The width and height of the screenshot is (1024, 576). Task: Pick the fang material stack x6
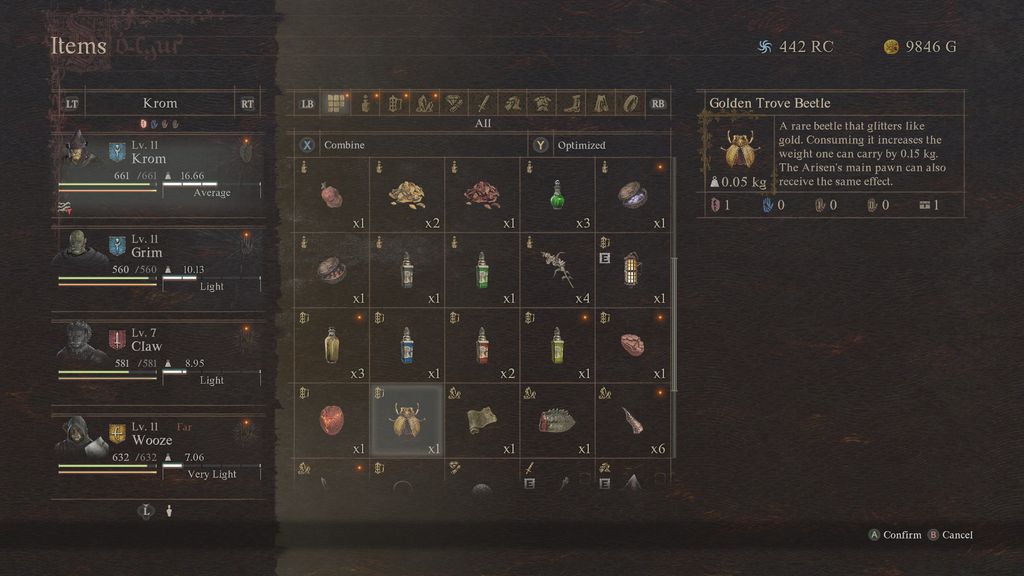[632, 421]
